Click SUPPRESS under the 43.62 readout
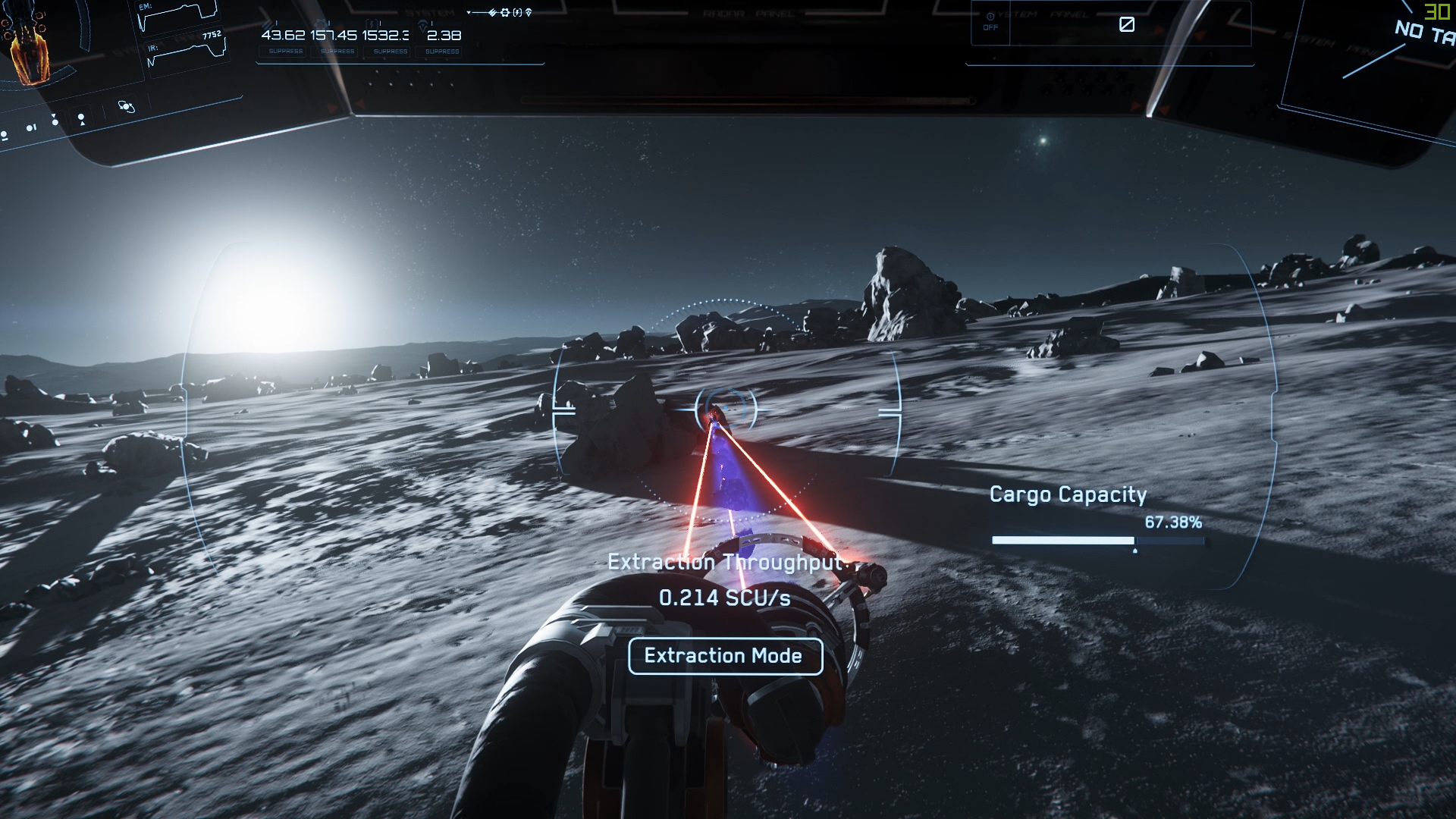The height and width of the screenshot is (819, 1456). tap(286, 52)
